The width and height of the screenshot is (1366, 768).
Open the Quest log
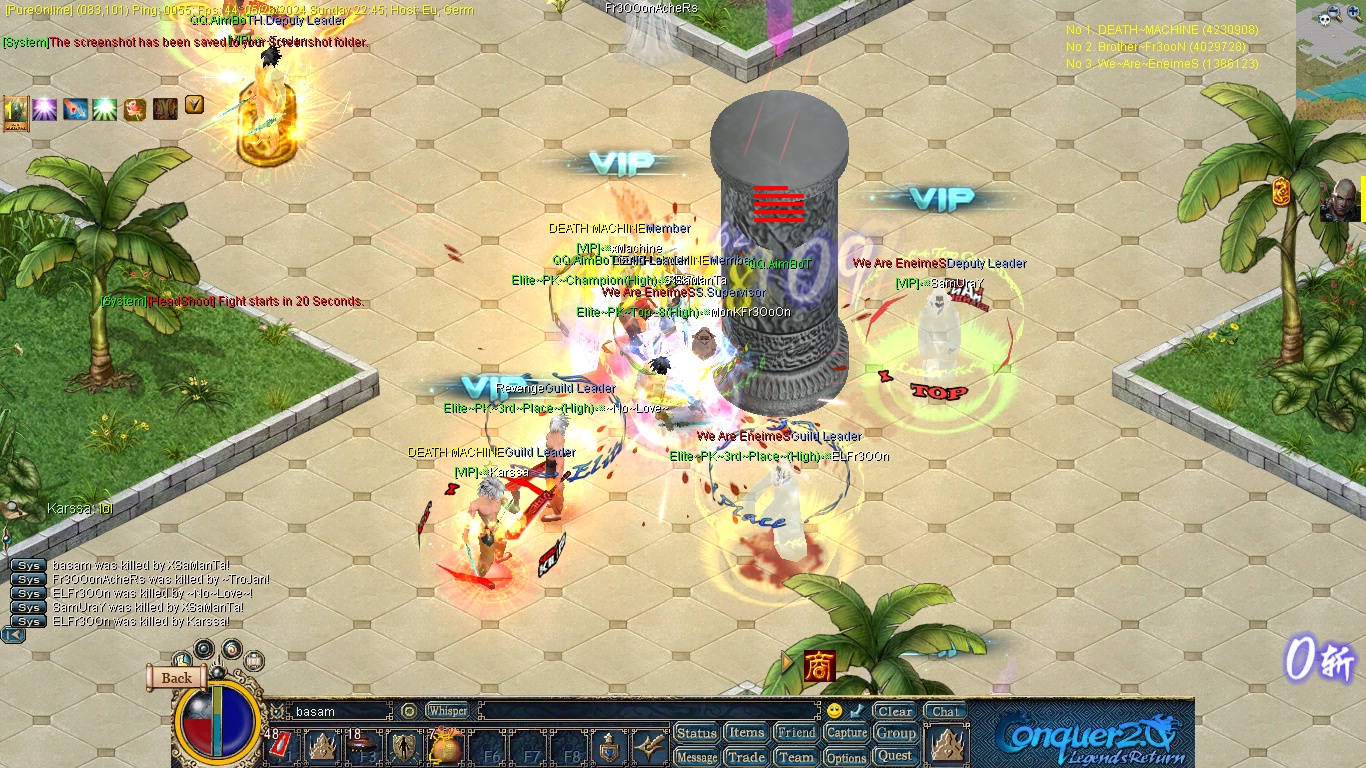pos(895,756)
